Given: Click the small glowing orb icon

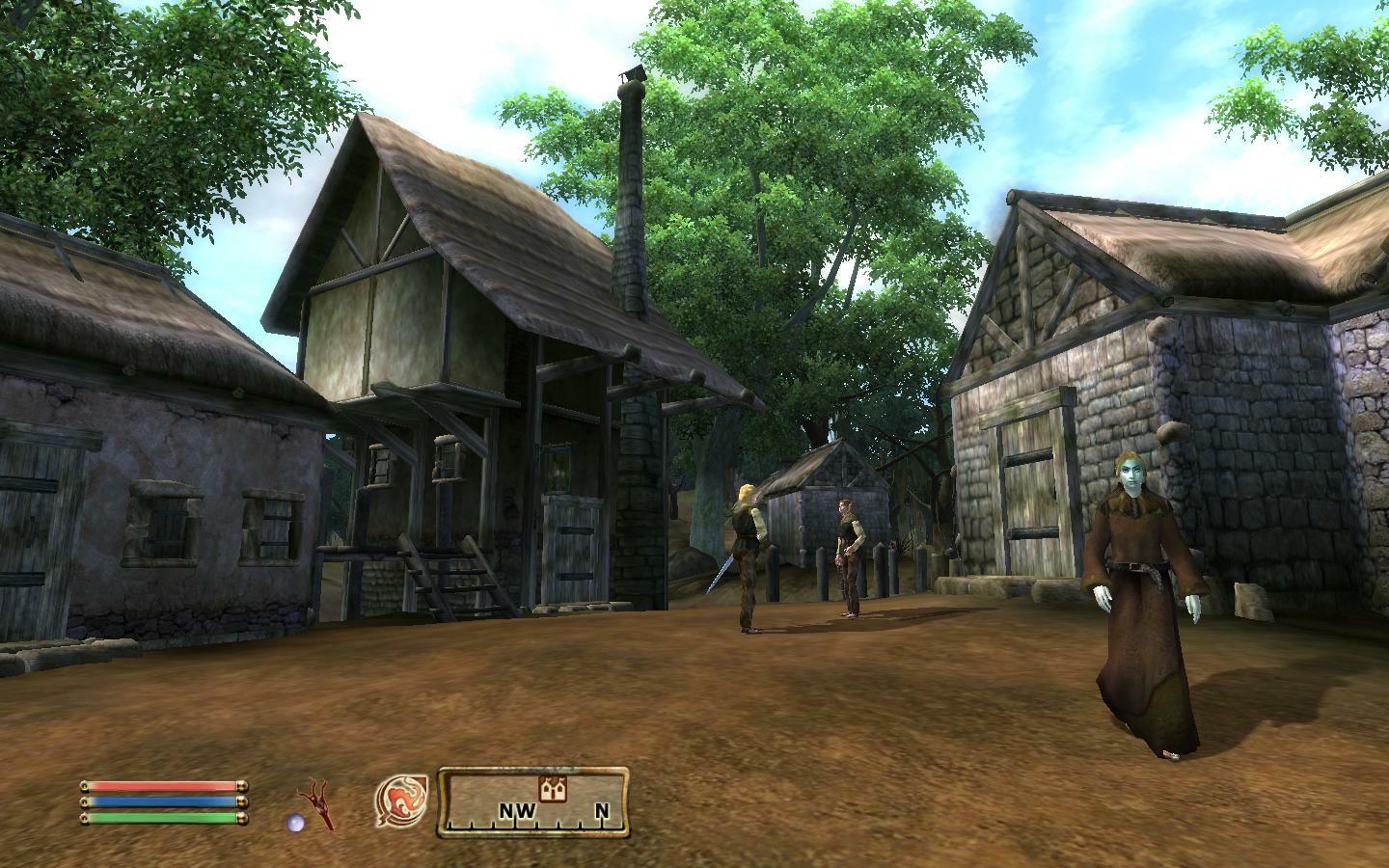Looking at the screenshot, I should (x=295, y=822).
